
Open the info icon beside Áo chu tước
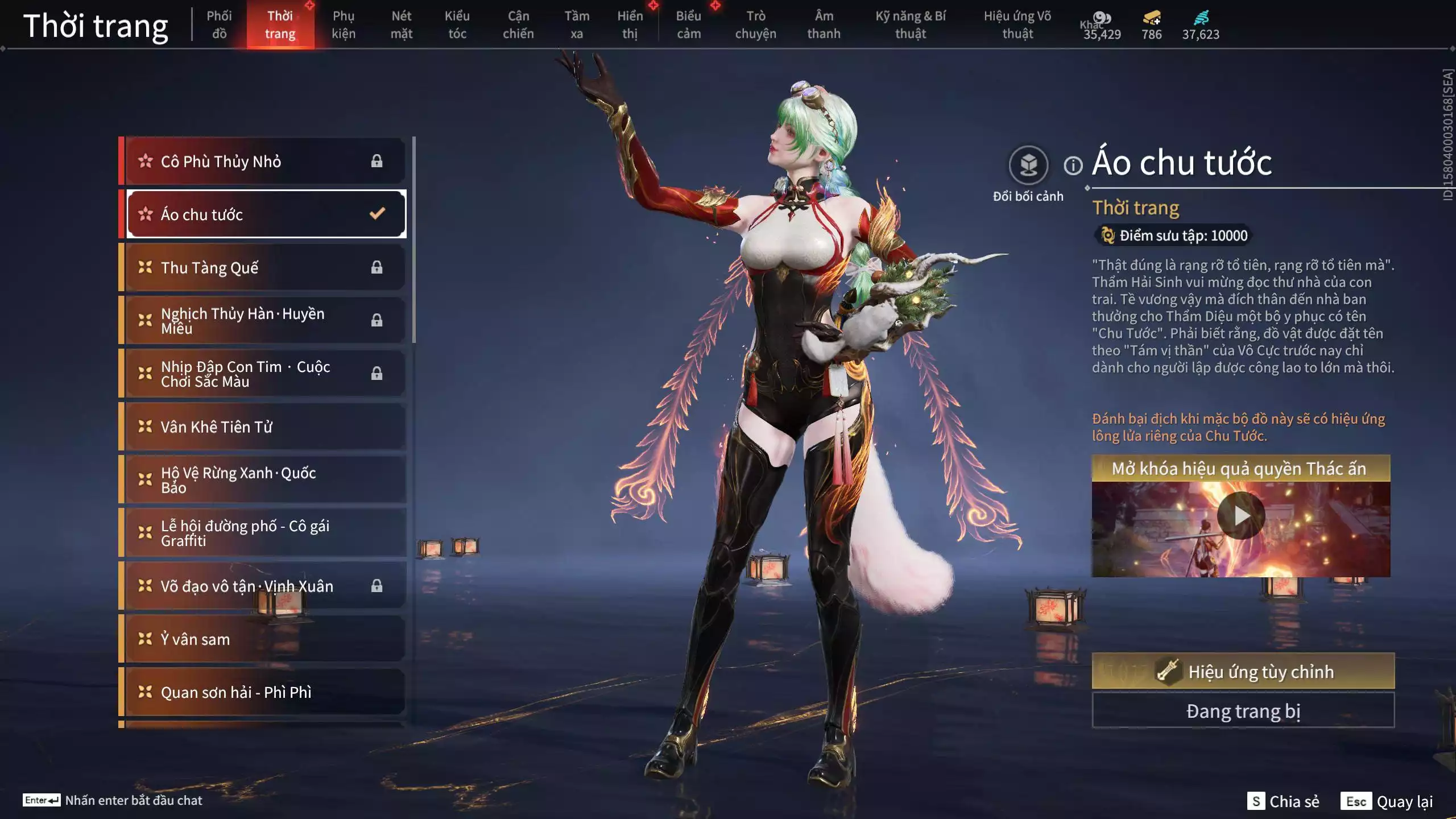pos(1073,166)
